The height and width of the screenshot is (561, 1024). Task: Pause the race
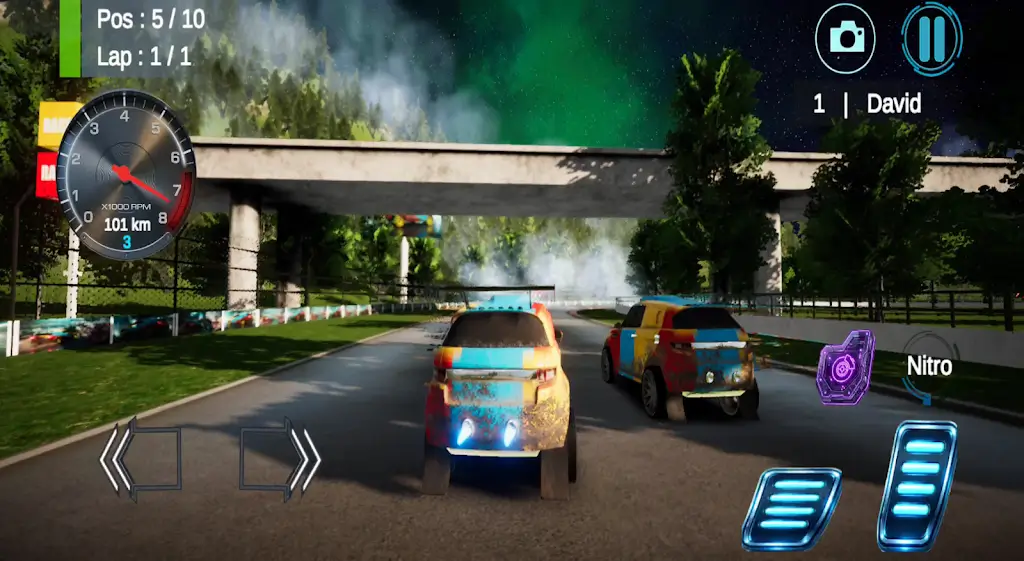931,39
